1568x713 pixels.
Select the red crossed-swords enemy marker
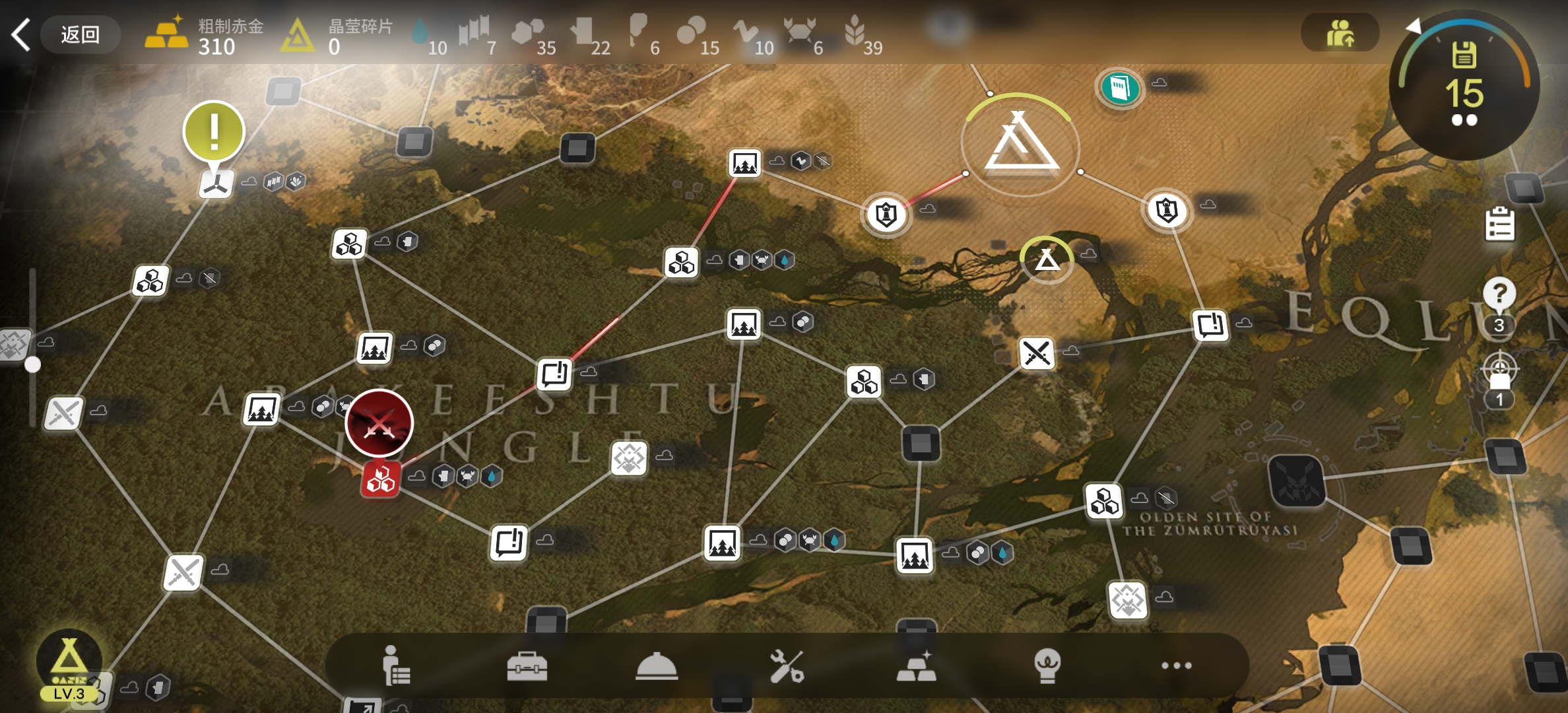tap(379, 423)
